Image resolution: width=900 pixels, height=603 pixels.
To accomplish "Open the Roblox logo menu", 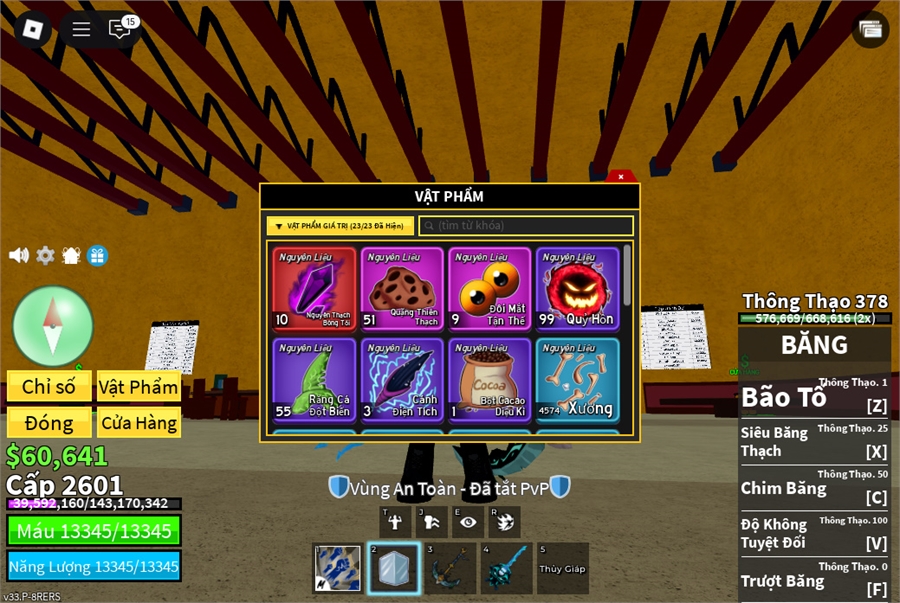I will click(32, 28).
